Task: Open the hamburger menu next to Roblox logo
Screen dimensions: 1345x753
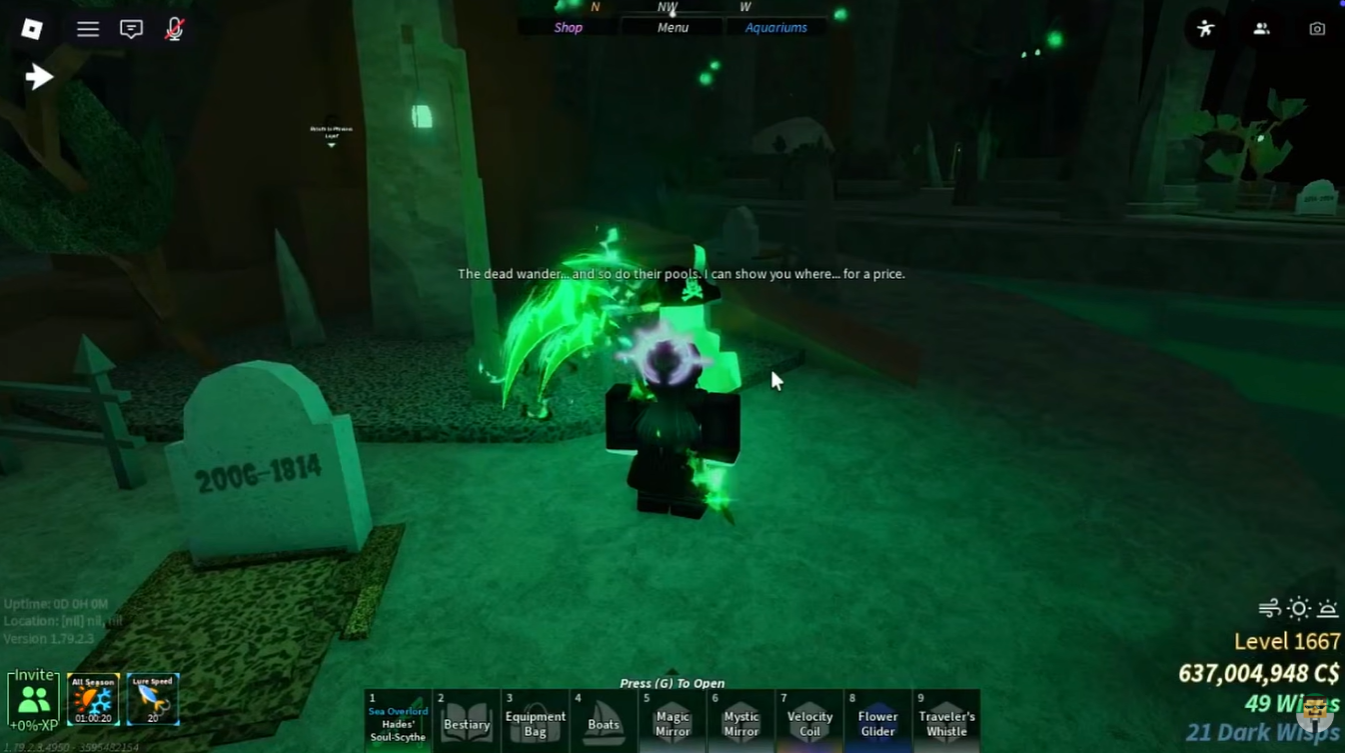Action: point(88,29)
